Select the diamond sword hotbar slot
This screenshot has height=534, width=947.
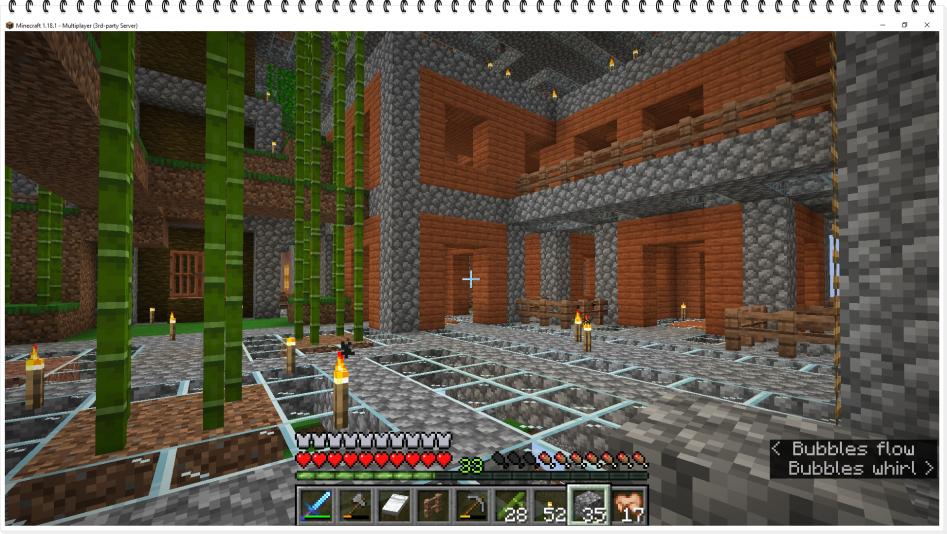[x=316, y=506]
